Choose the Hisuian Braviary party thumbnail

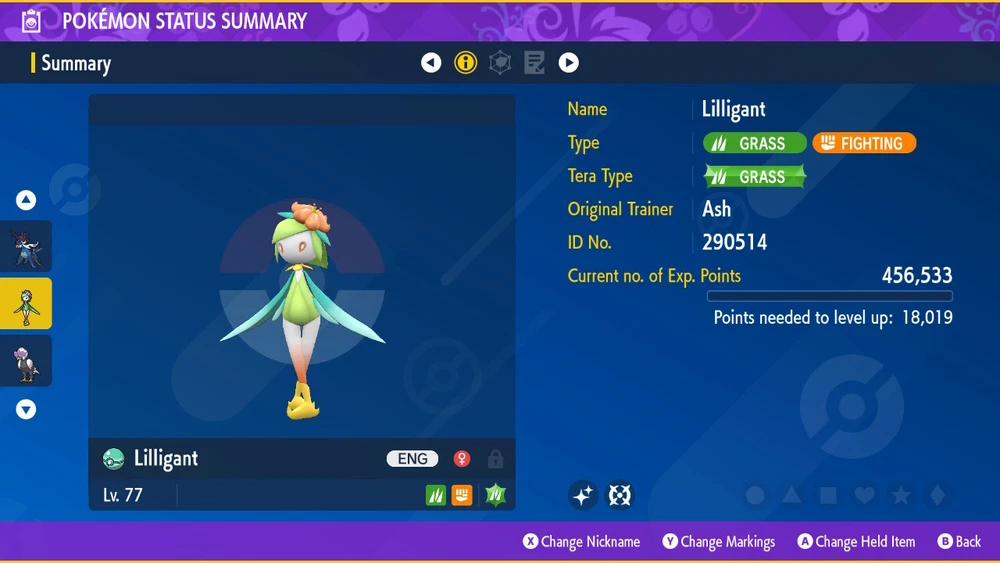pos(26,360)
